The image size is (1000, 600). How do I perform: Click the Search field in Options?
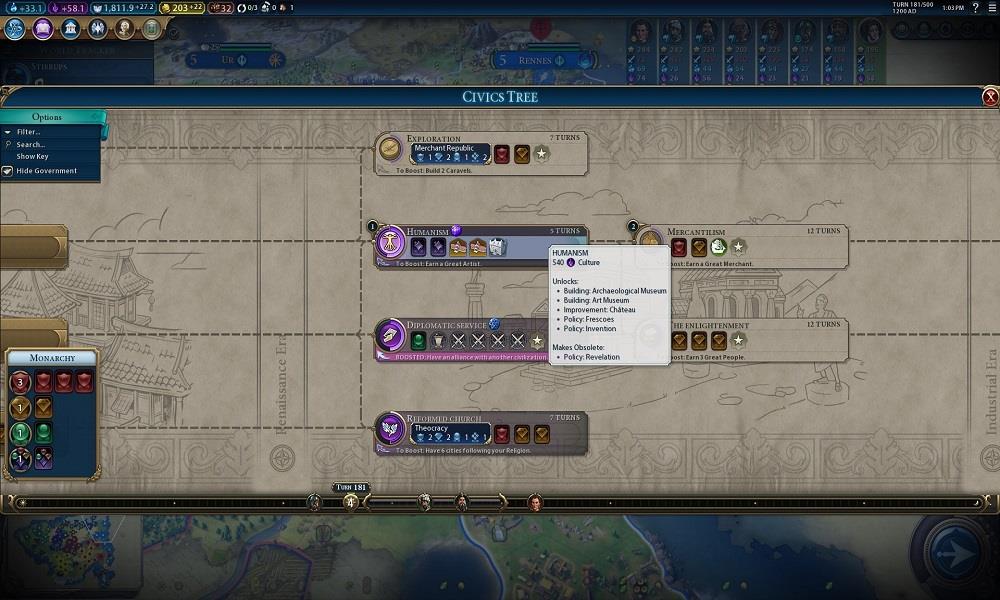tap(31, 145)
